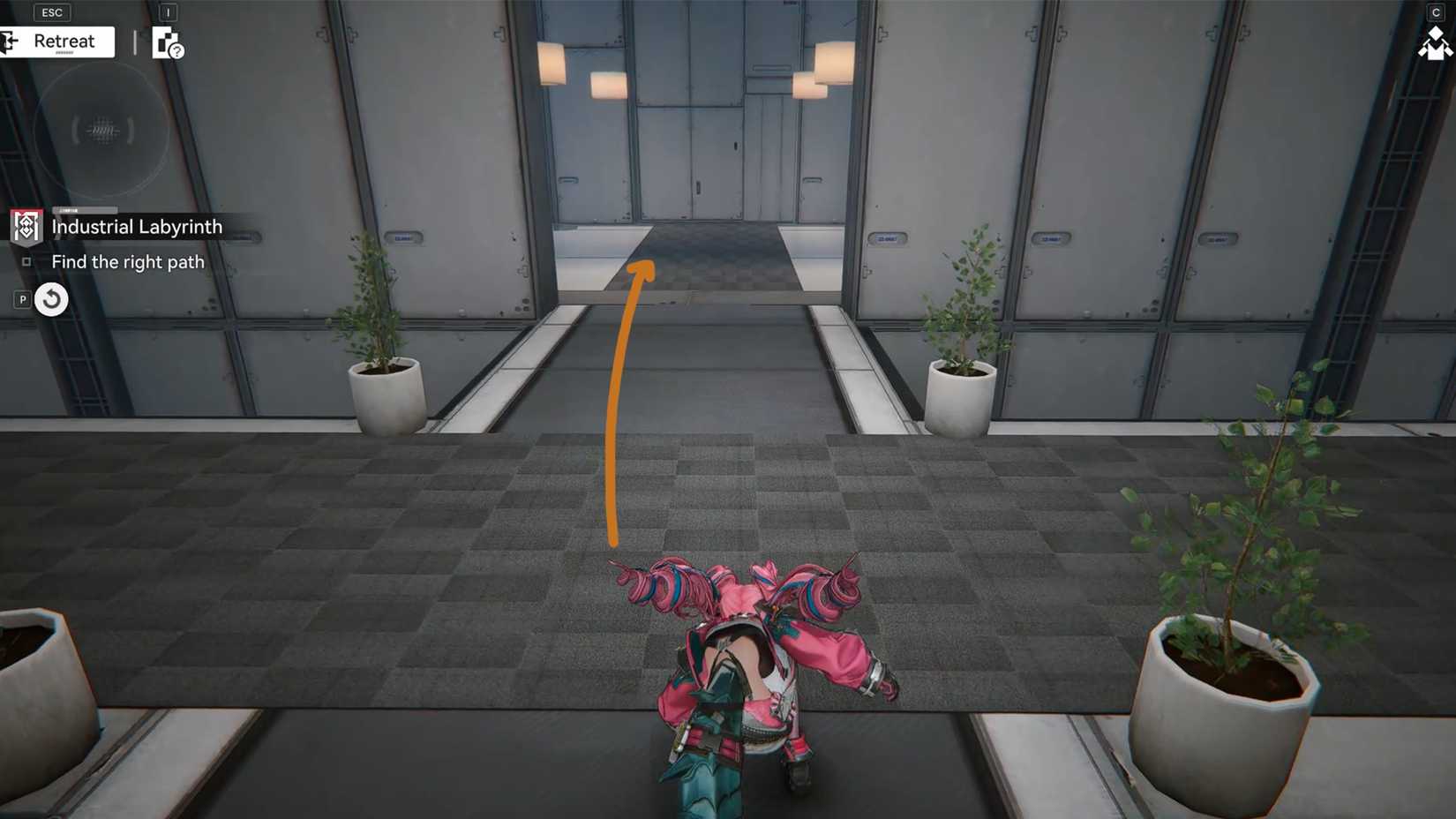Open the character switch icon below the C key
Image resolution: width=1456 pixels, height=819 pixels.
pyautogui.click(x=1437, y=44)
